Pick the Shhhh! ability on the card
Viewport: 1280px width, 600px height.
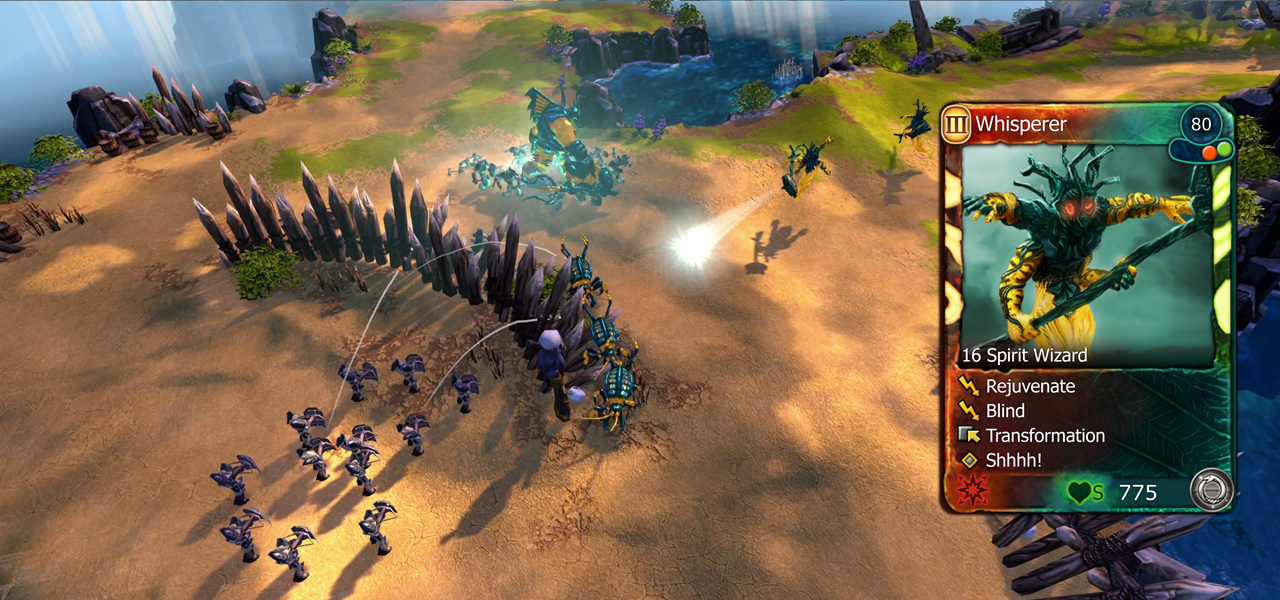pos(1015,461)
